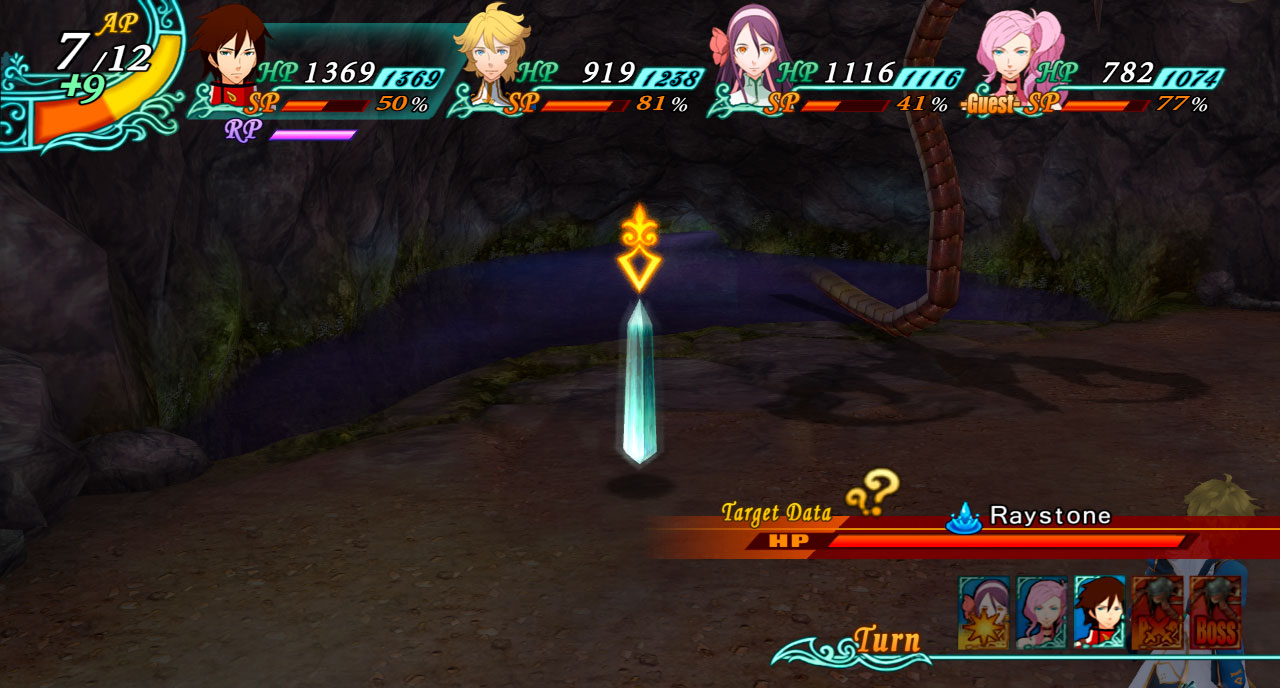Select the red-haired hero's turn order card
This screenshot has height=688, width=1280.
tap(1099, 613)
